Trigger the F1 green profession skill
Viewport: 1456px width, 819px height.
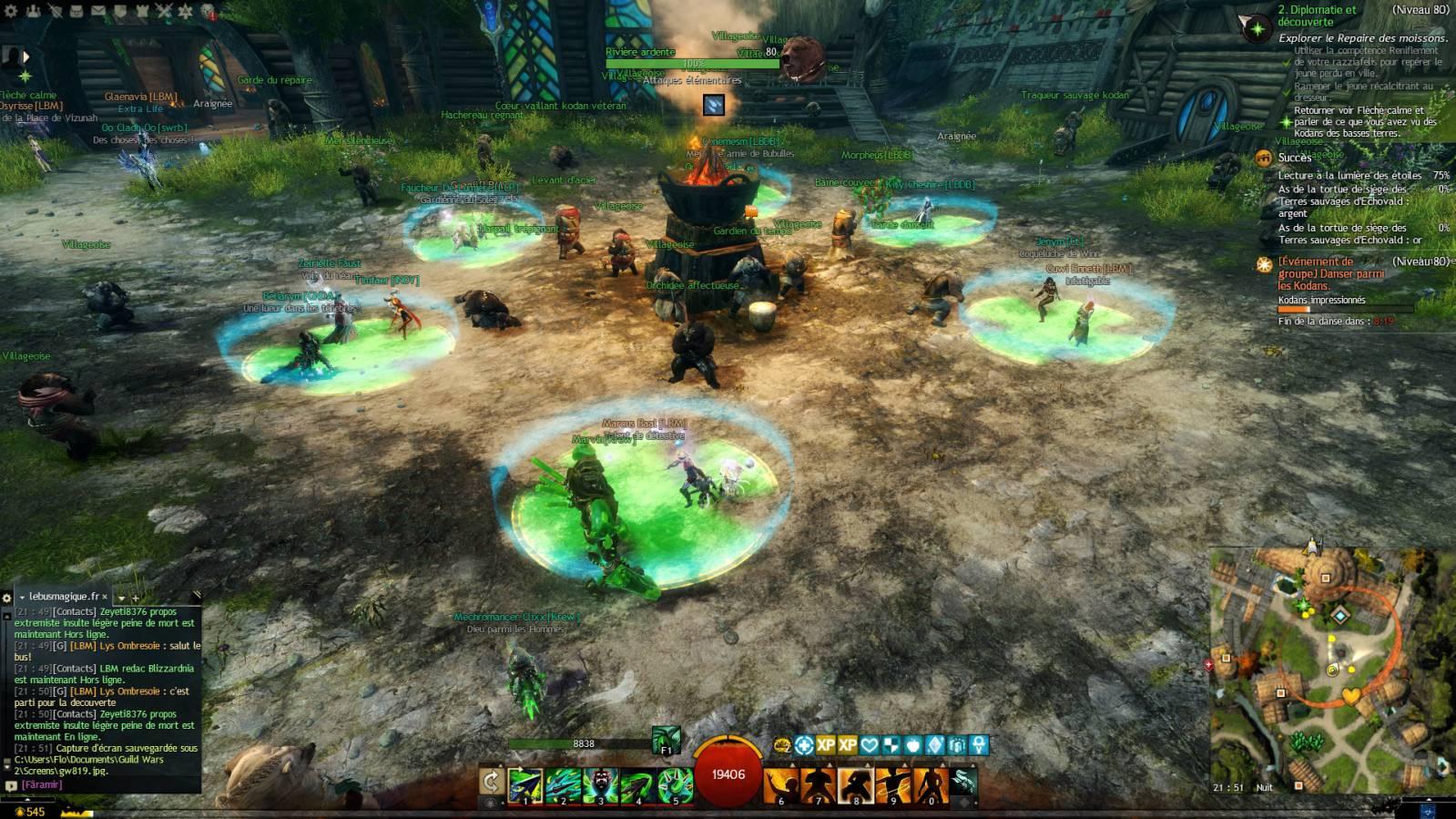click(x=666, y=739)
